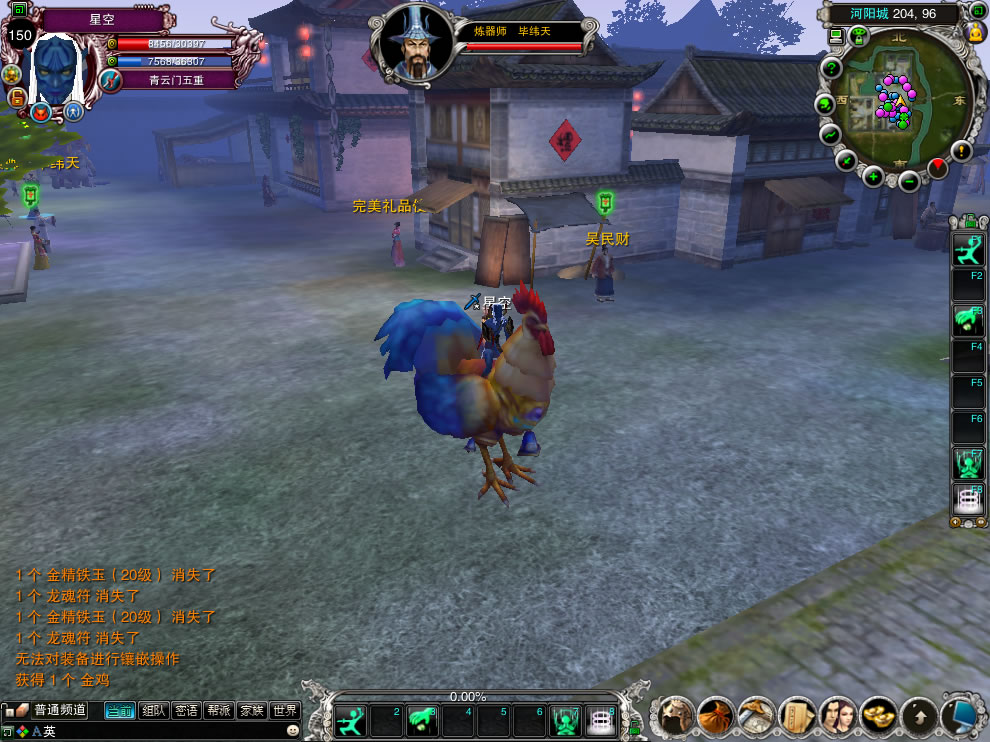
Task: Open the helmet character equipment menu
Action: (x=675, y=716)
